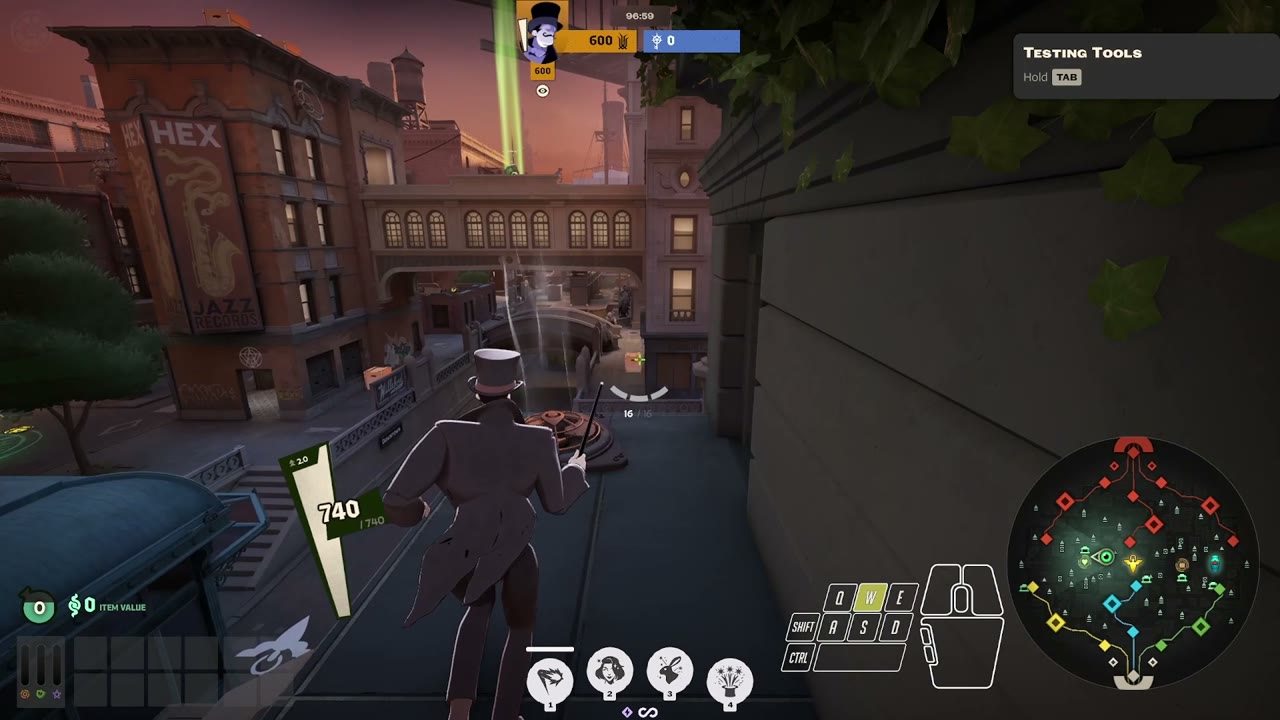Open the eye spectator icon below the portrait
1280x720 pixels.
click(541, 91)
